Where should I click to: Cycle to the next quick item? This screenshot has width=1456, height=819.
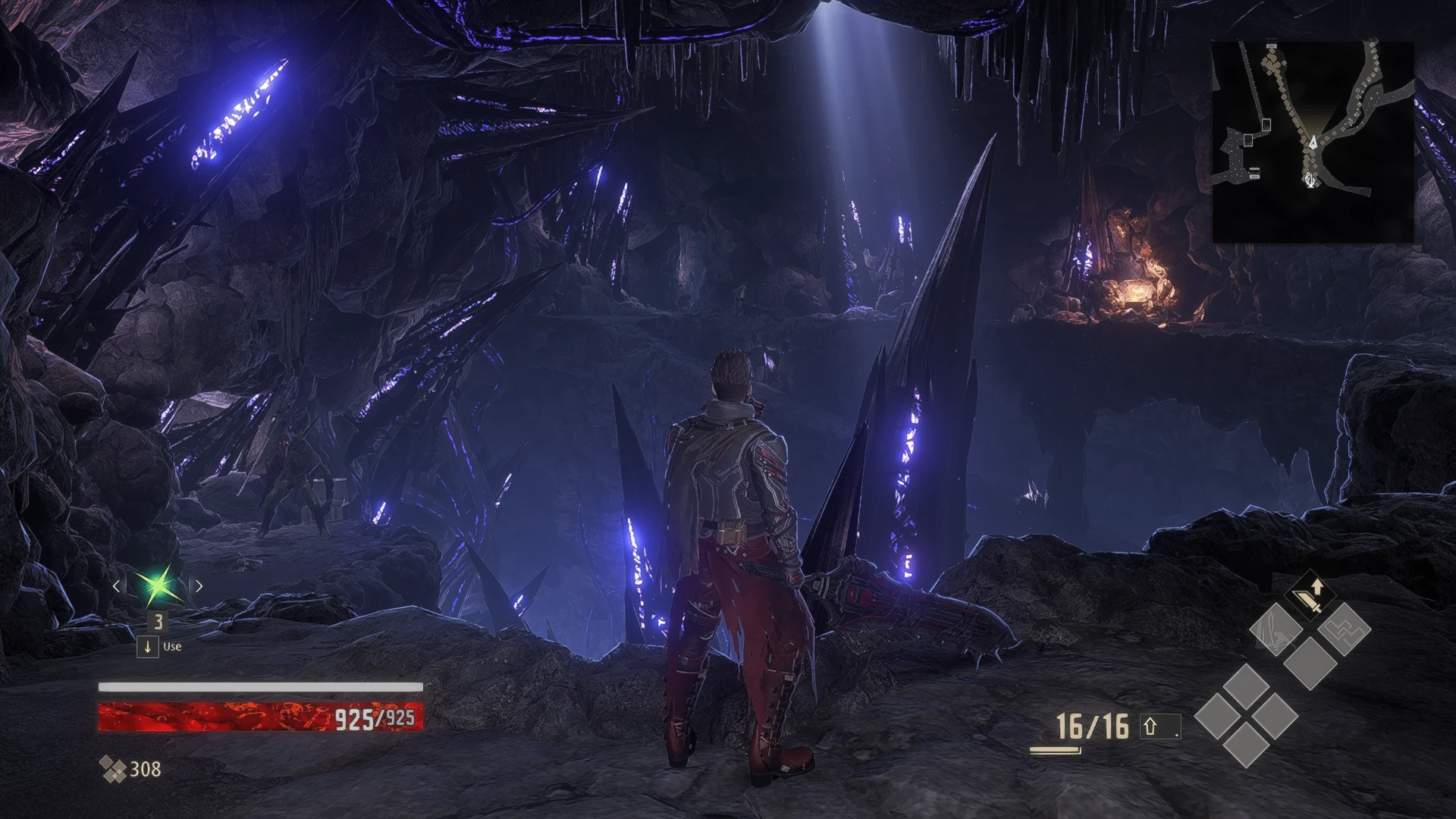199,585
